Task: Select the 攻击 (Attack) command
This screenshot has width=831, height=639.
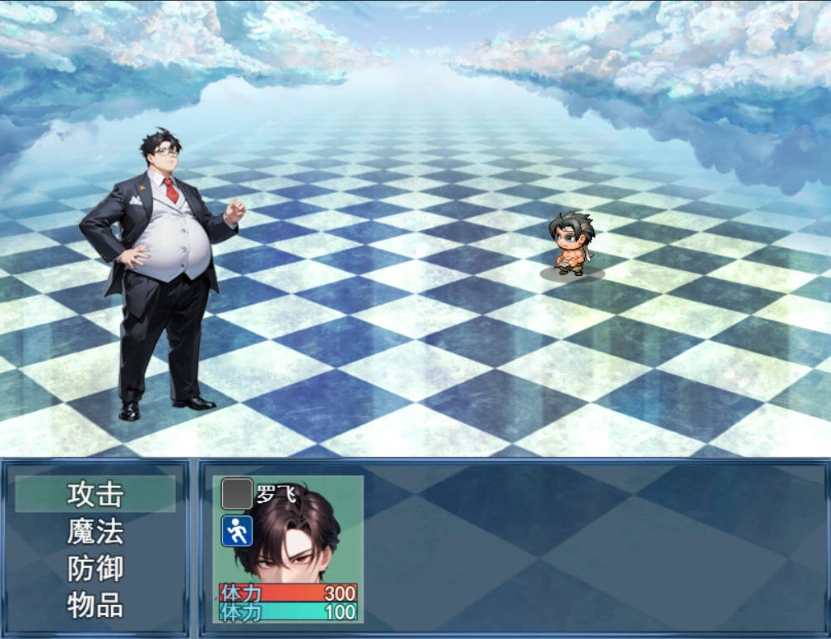Action: pyautogui.click(x=95, y=494)
